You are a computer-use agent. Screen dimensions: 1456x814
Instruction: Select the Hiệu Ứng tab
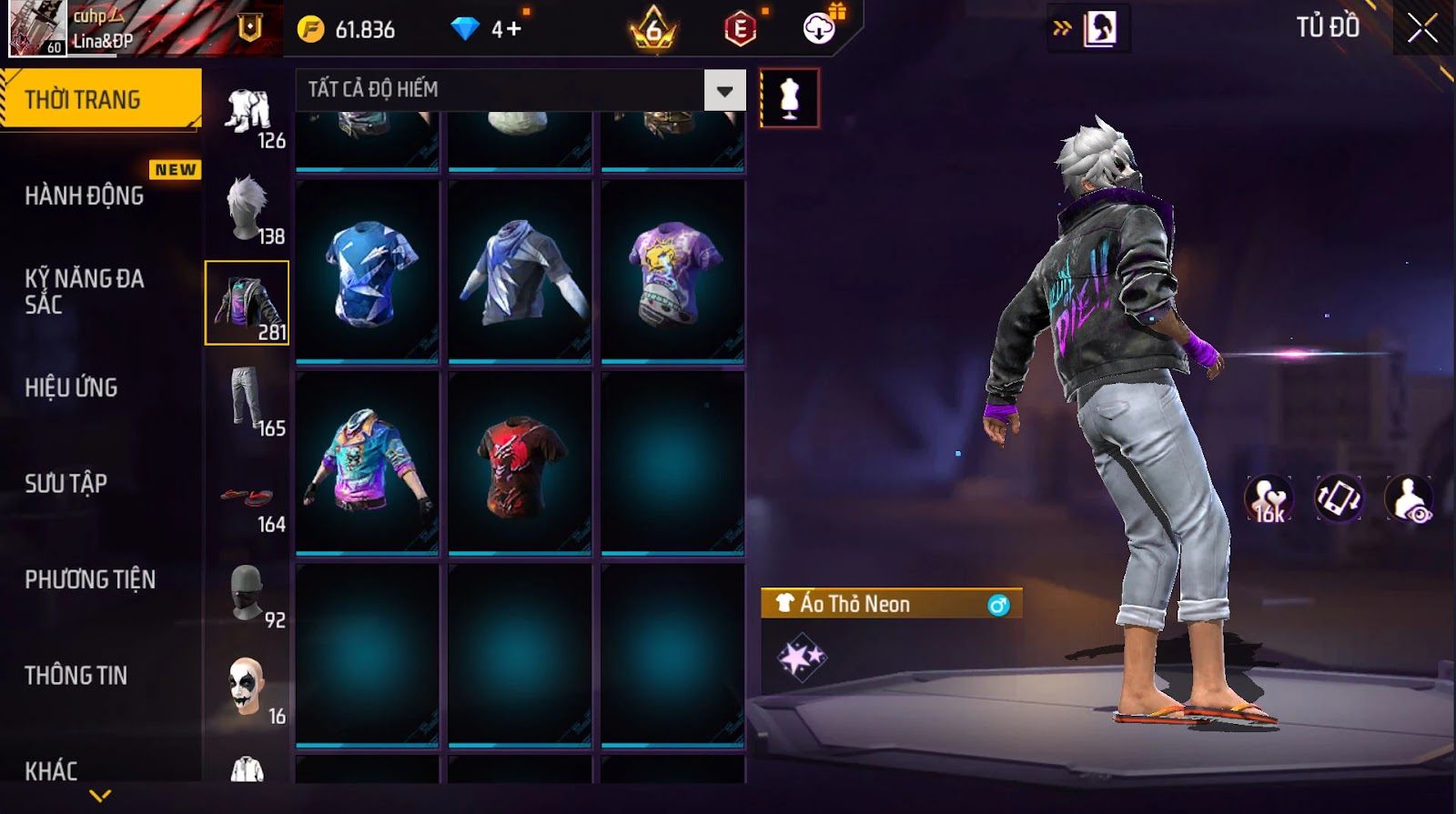point(71,387)
